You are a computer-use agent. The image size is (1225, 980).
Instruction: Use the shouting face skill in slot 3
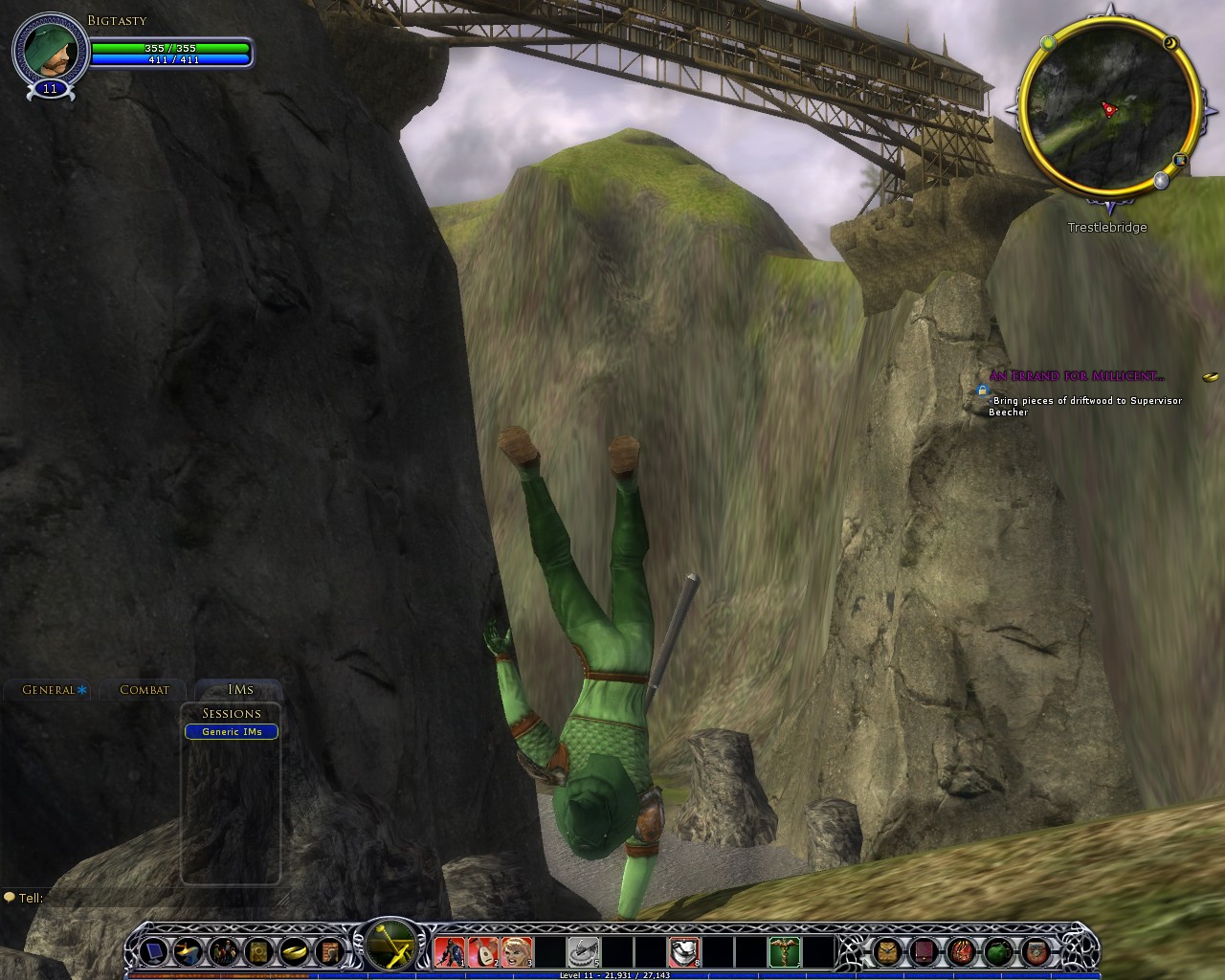[x=515, y=951]
